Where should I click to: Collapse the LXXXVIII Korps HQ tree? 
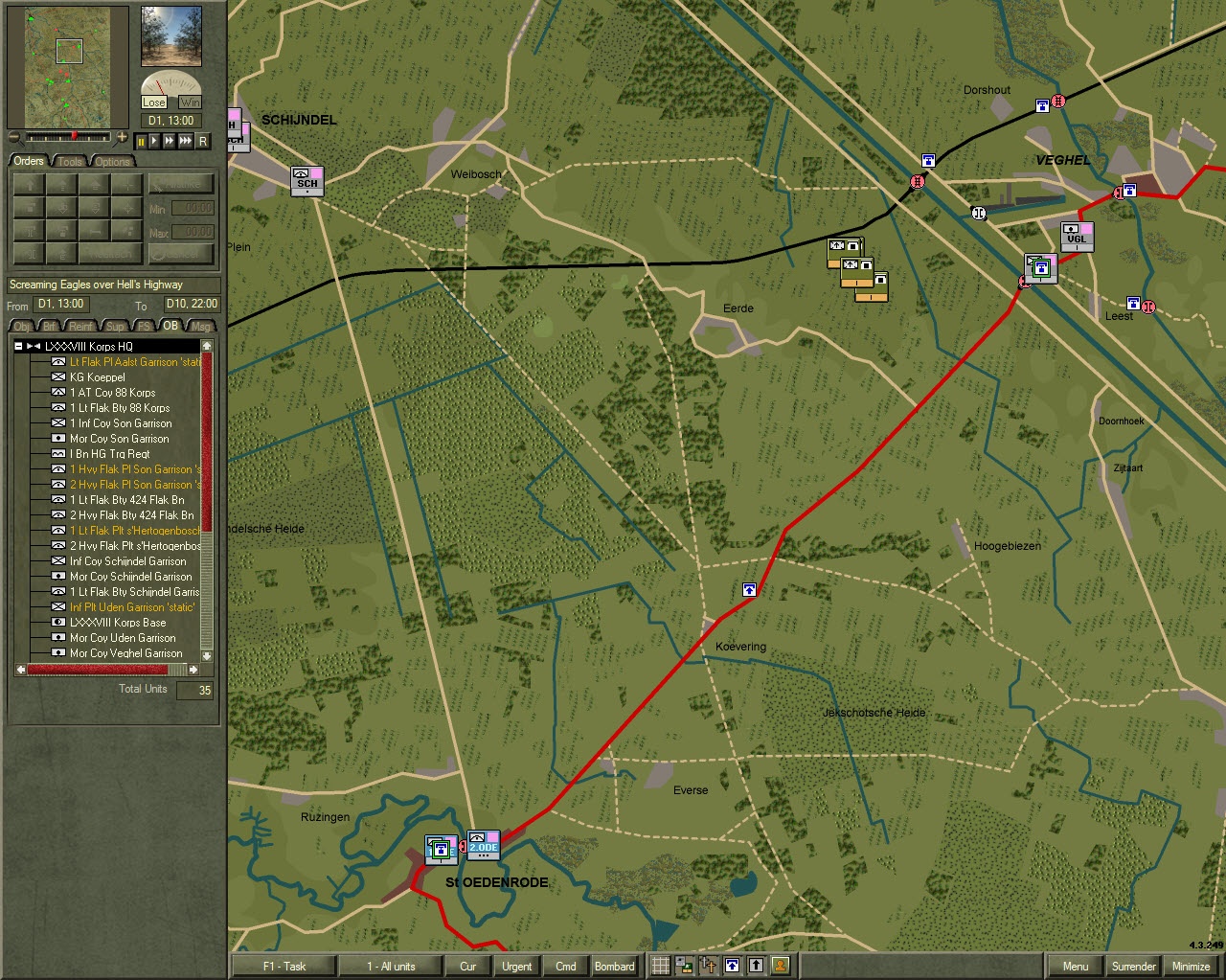pyautogui.click(x=17, y=346)
